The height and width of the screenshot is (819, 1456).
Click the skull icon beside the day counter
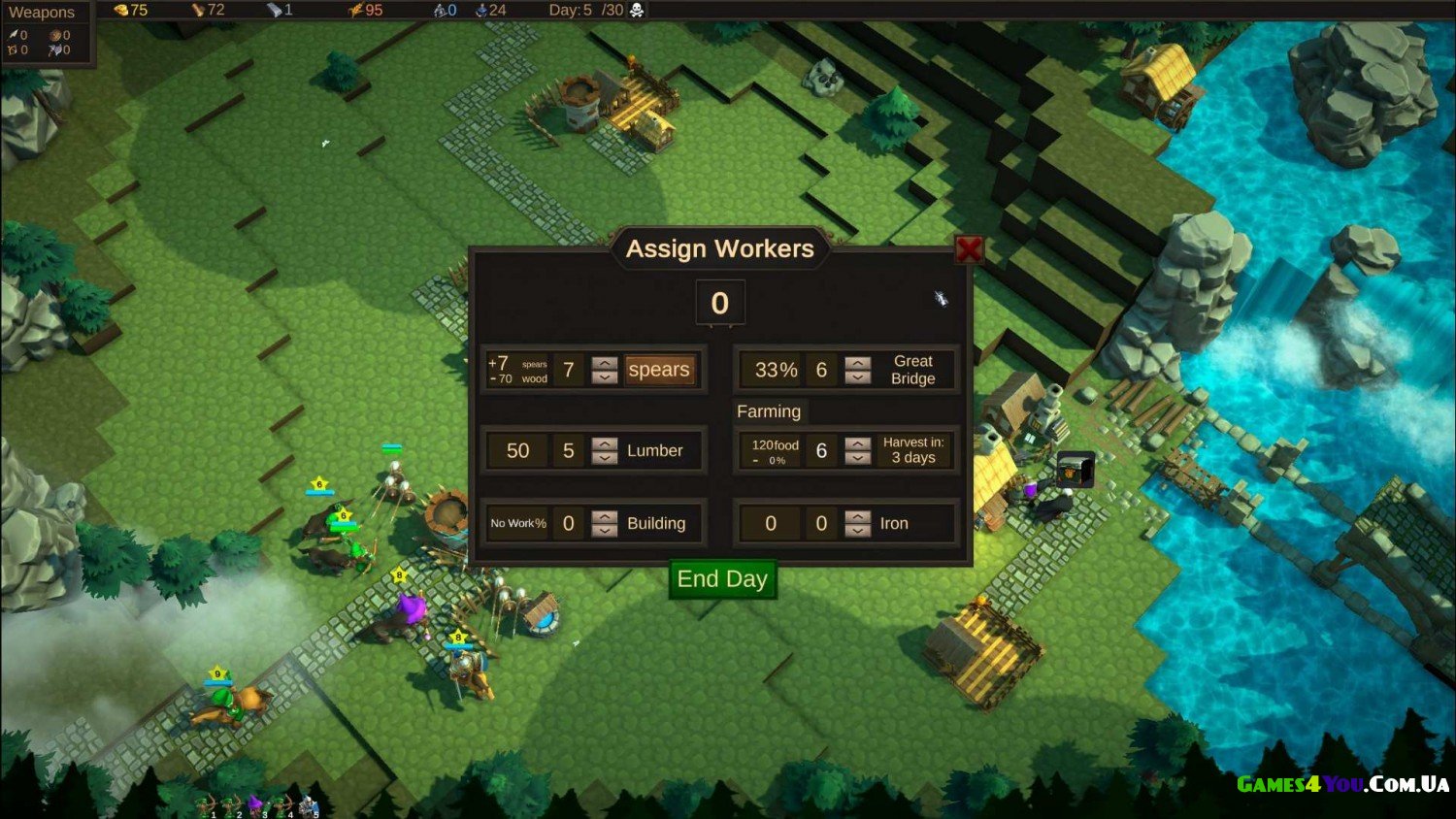(637, 10)
